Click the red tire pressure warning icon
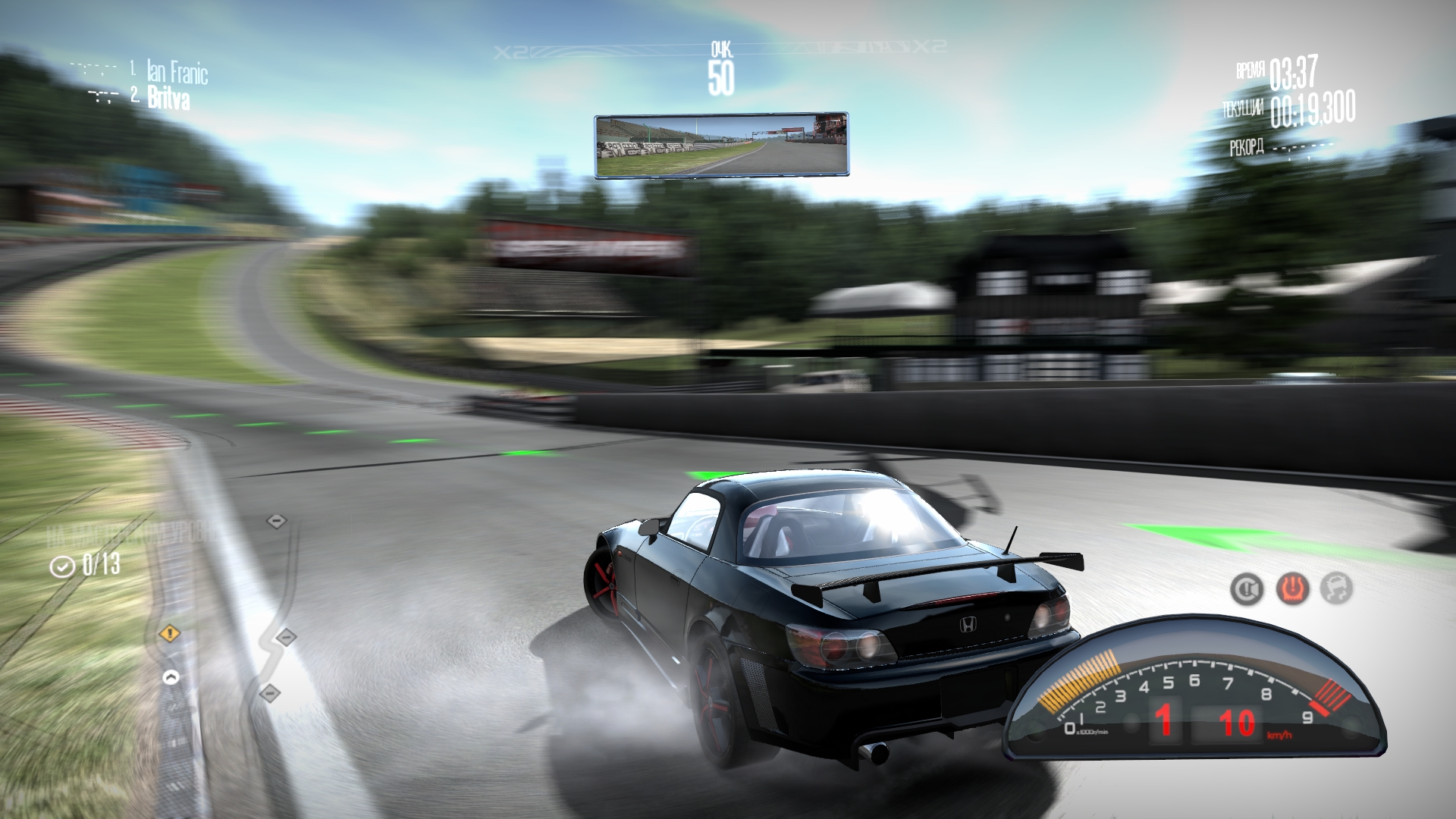Image resolution: width=1456 pixels, height=819 pixels. (1291, 588)
